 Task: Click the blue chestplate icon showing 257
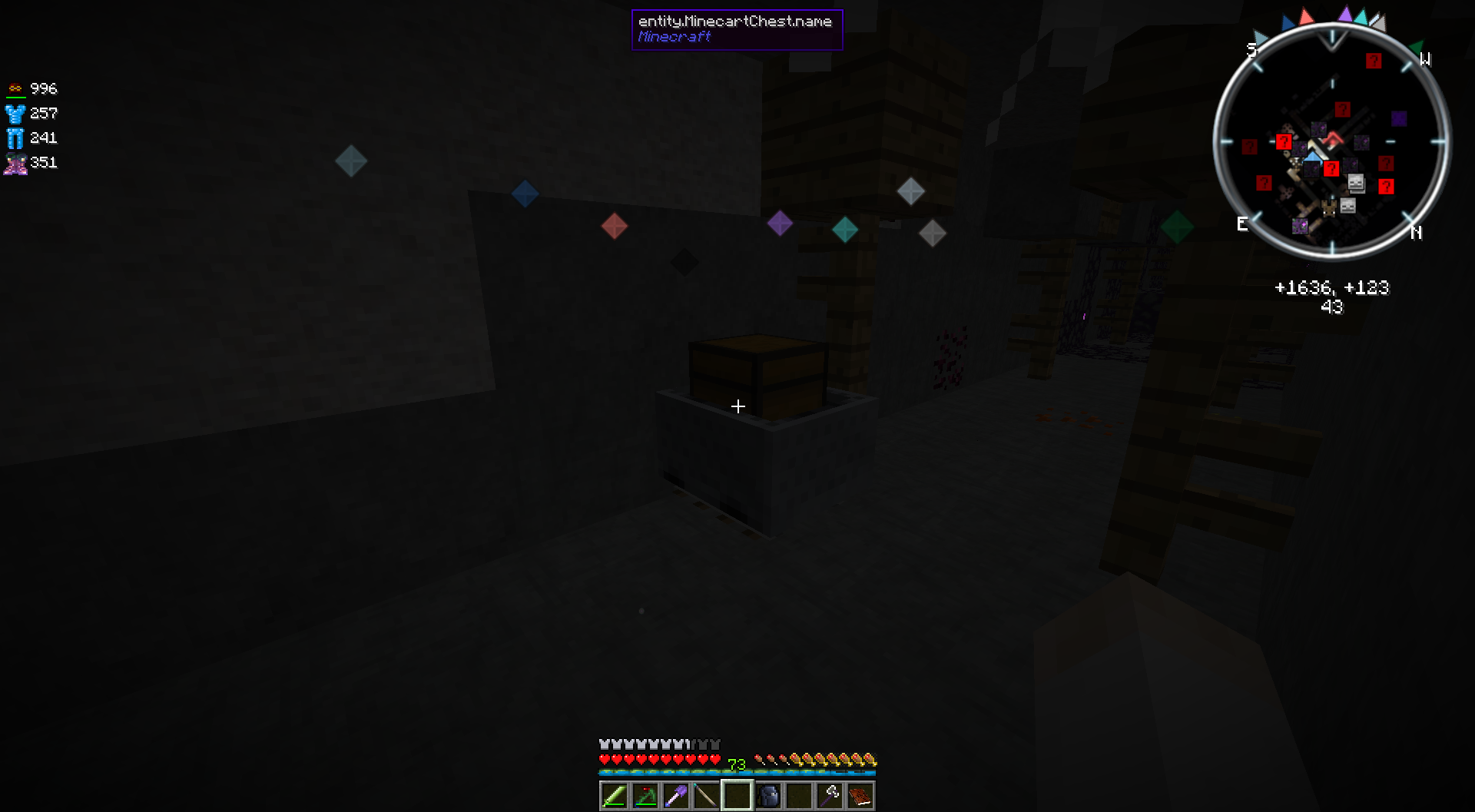tap(15, 113)
